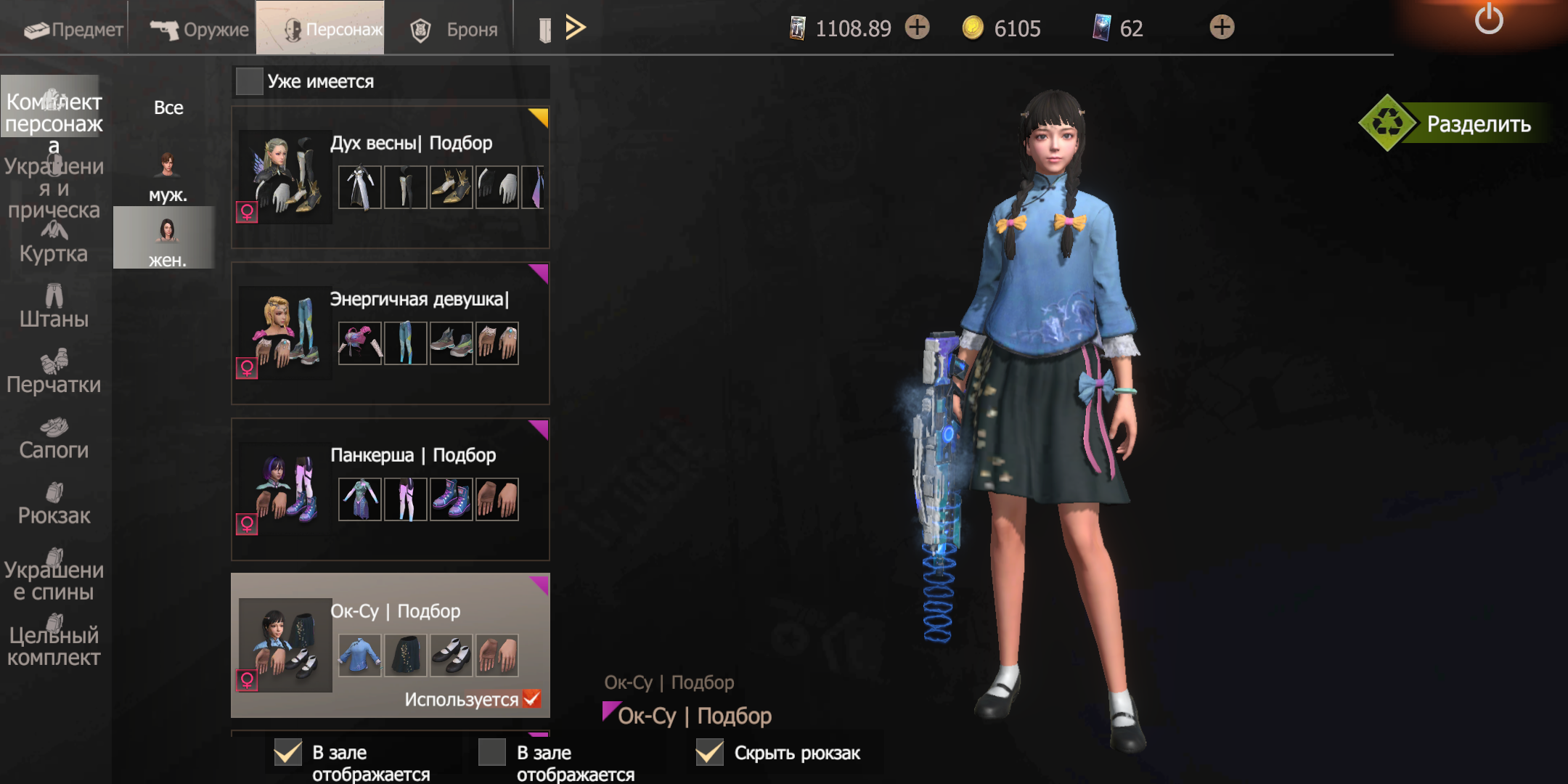Add more tickets with the plus button next to 1108.89
This screenshot has height=784, width=1568.
point(918,28)
